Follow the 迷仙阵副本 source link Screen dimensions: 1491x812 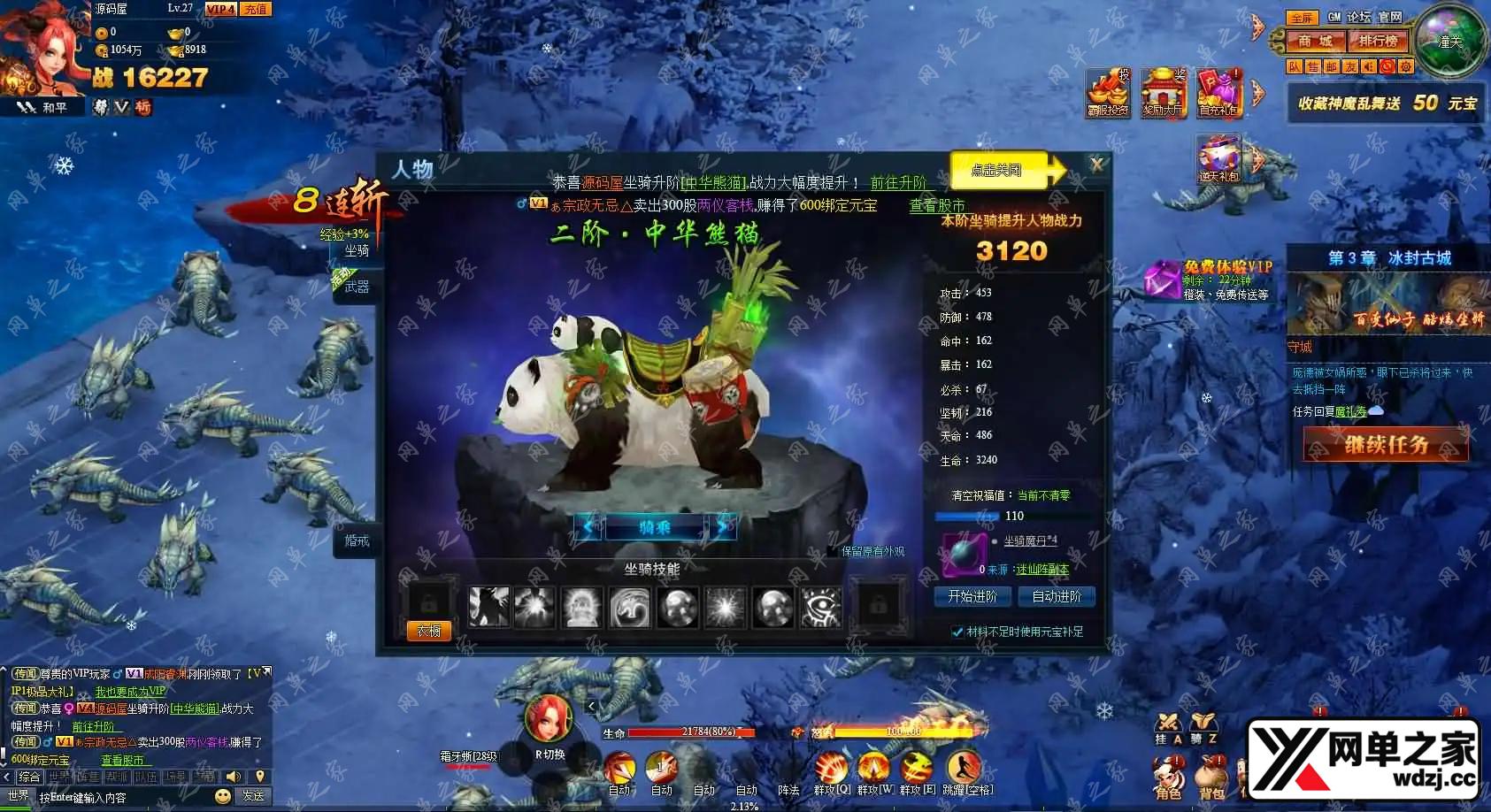[1041, 570]
